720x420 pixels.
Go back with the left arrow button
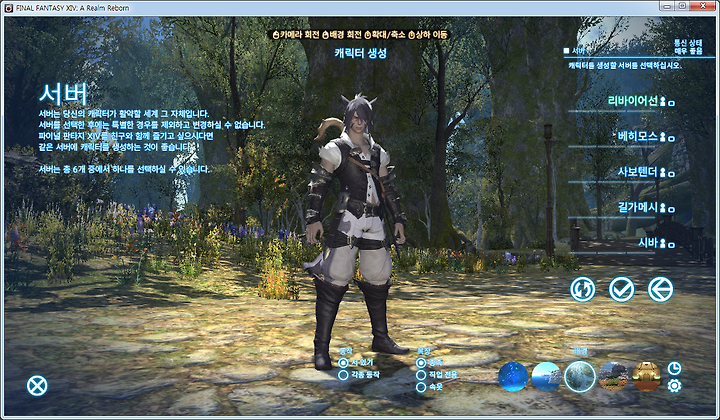(x=660, y=289)
